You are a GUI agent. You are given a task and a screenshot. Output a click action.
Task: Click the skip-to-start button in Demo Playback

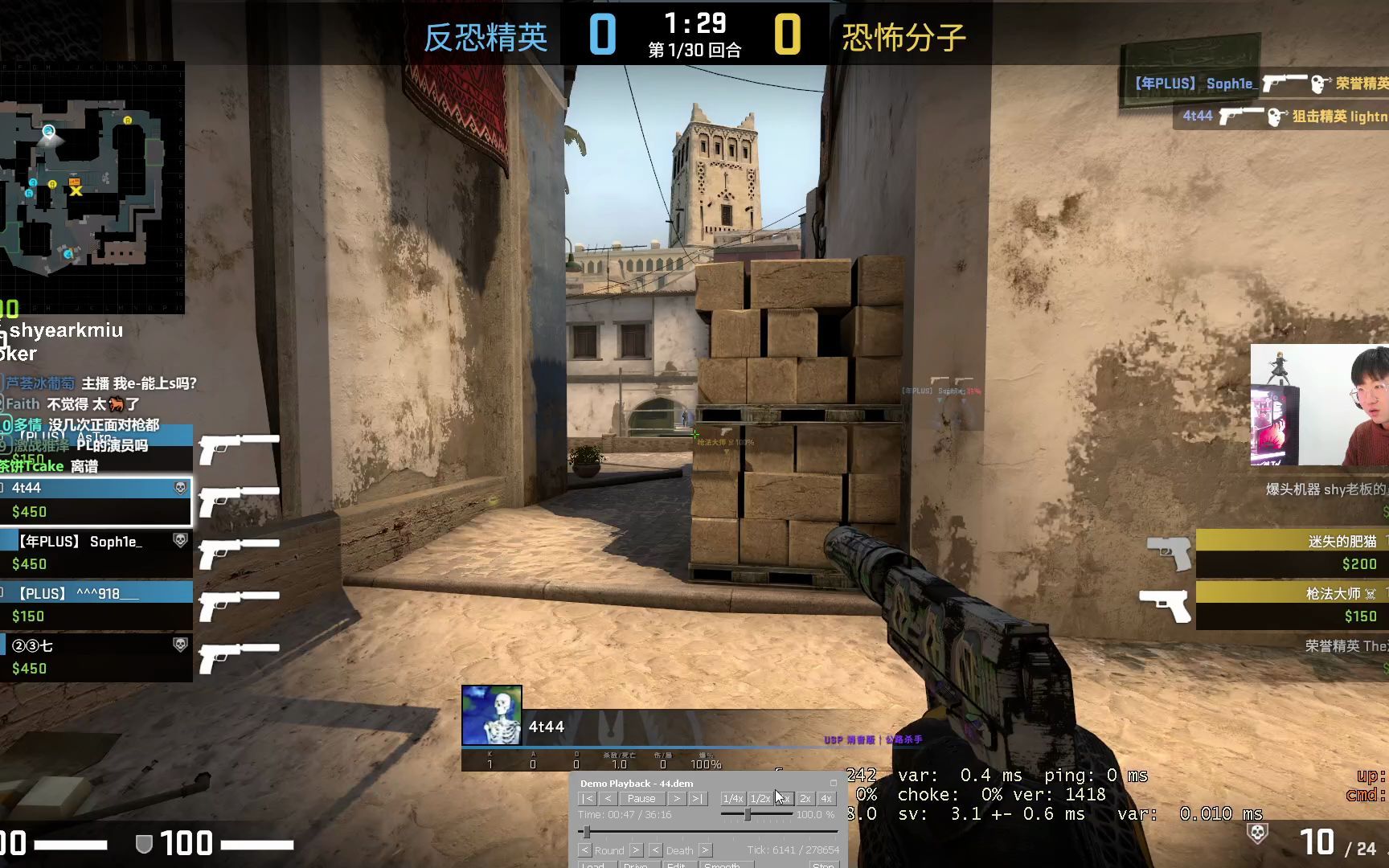click(x=588, y=799)
